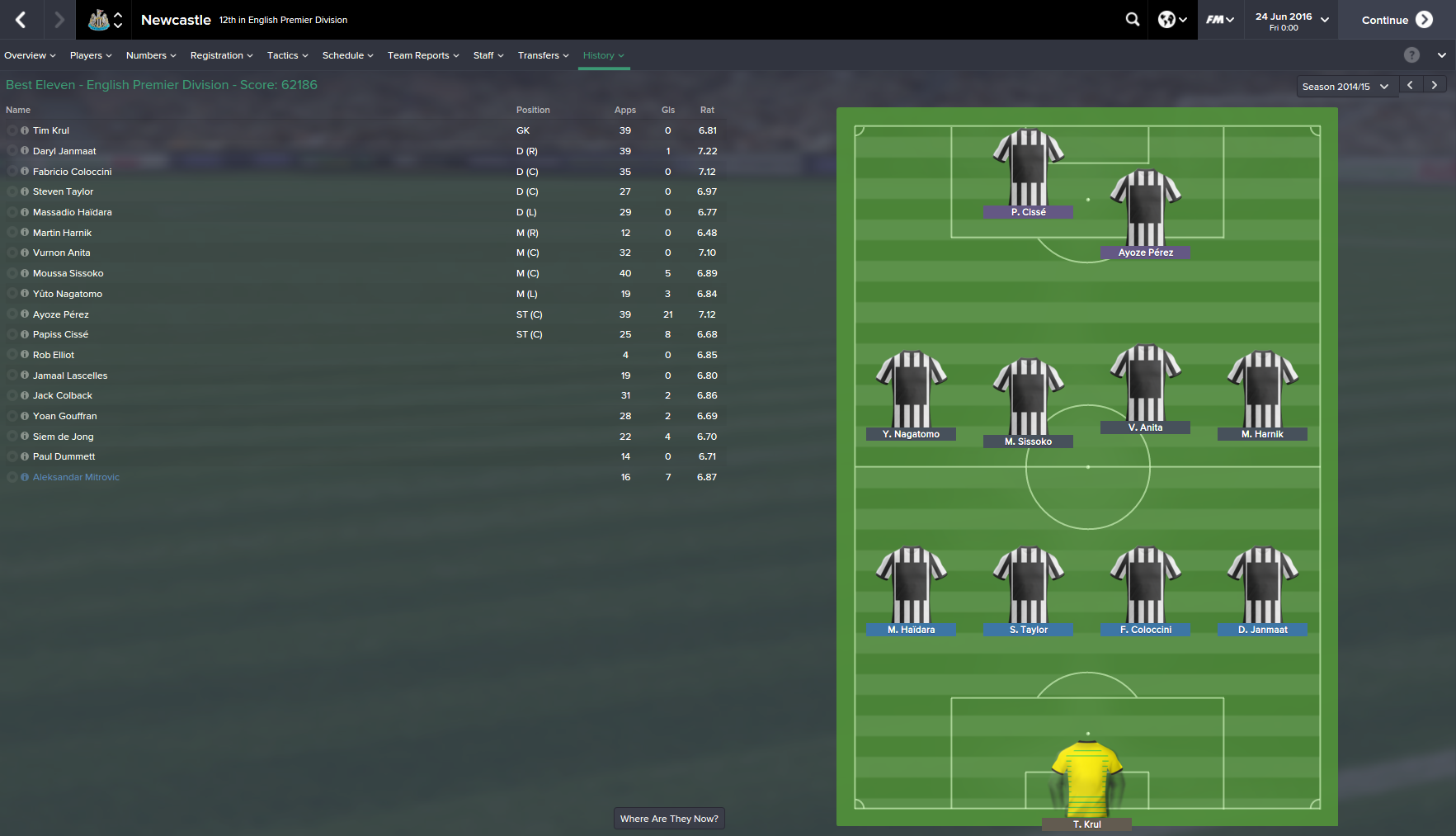The image size is (1456, 836).
Task: Open the Tactics menu
Action: pos(287,55)
